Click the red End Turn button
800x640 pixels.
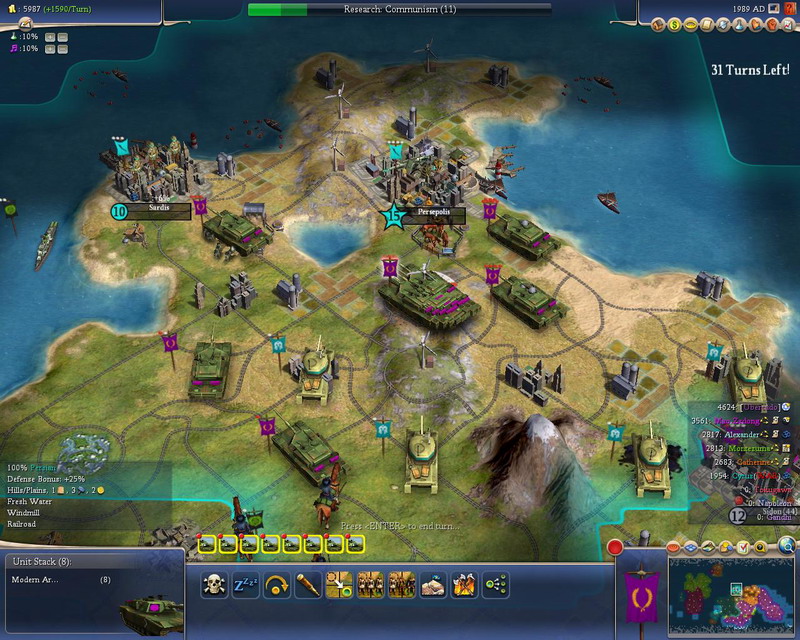[615, 548]
